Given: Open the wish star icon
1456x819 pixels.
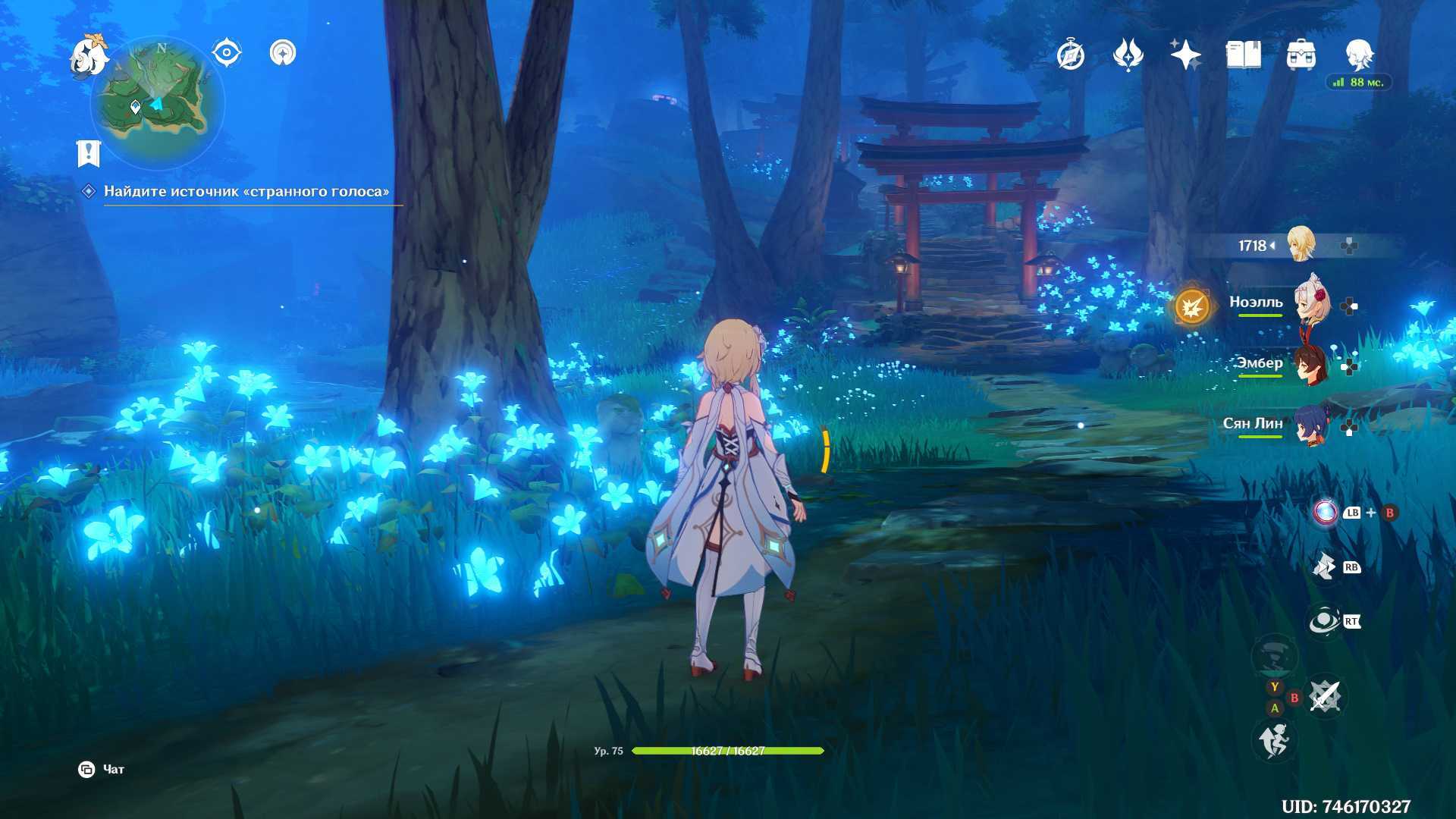Looking at the screenshot, I should pyautogui.click(x=1185, y=55).
